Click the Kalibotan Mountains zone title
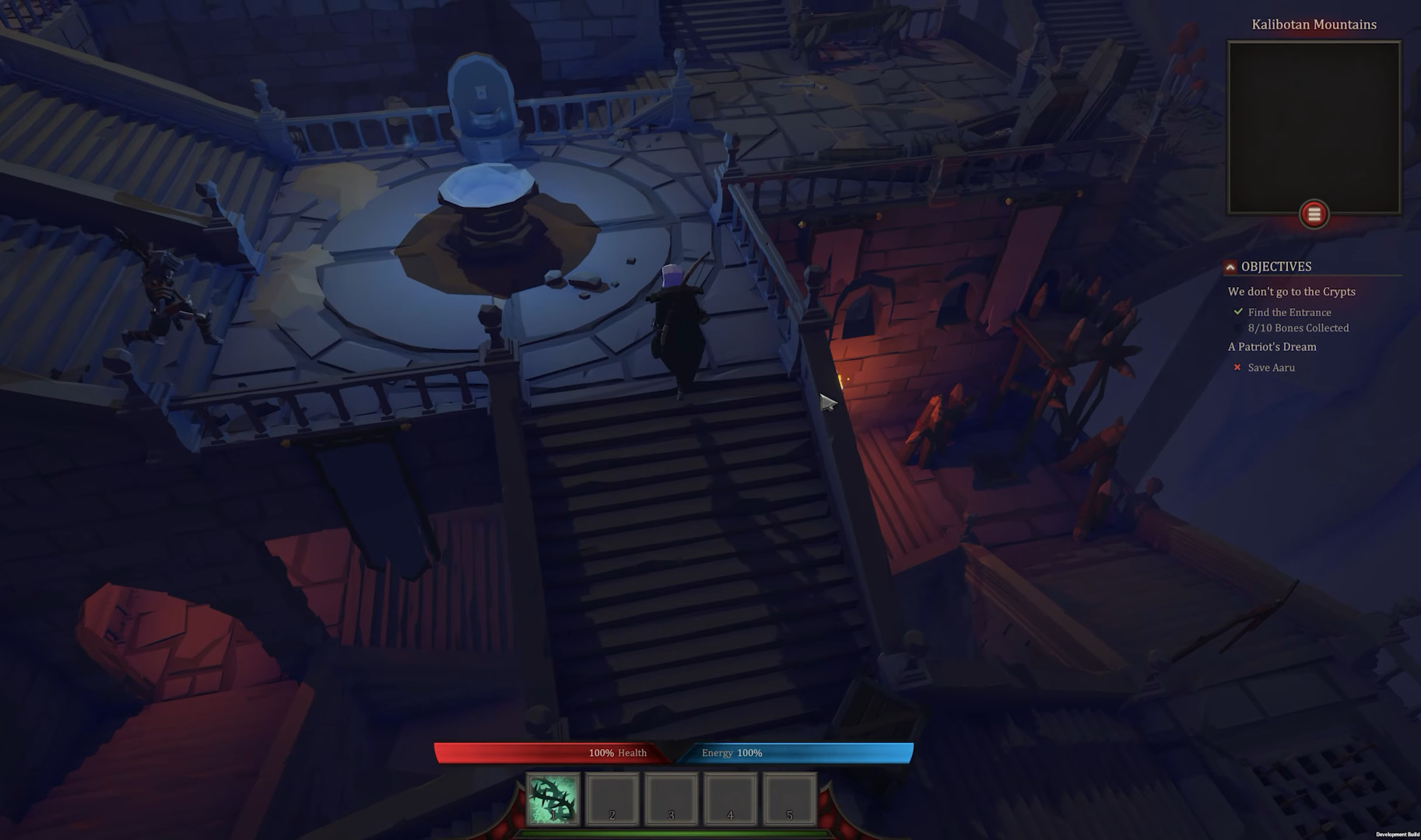The height and width of the screenshot is (840, 1421). pos(1314,24)
